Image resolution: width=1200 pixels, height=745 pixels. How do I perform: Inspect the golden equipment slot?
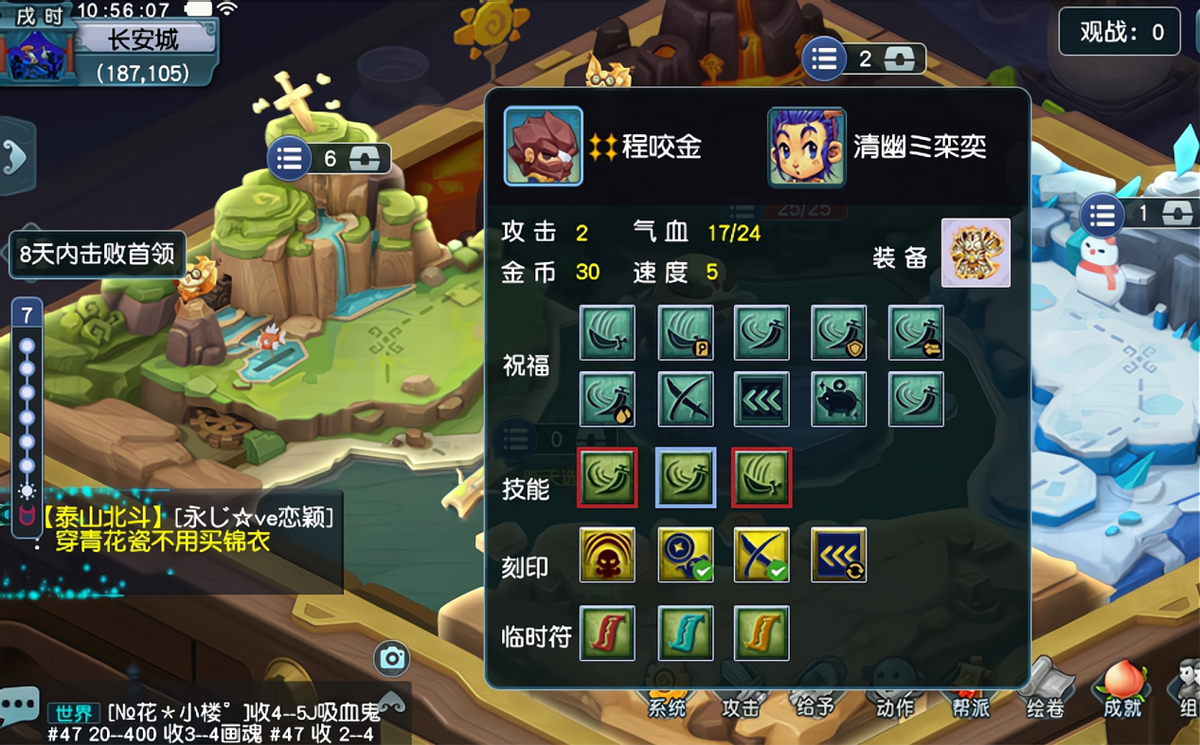pos(976,253)
